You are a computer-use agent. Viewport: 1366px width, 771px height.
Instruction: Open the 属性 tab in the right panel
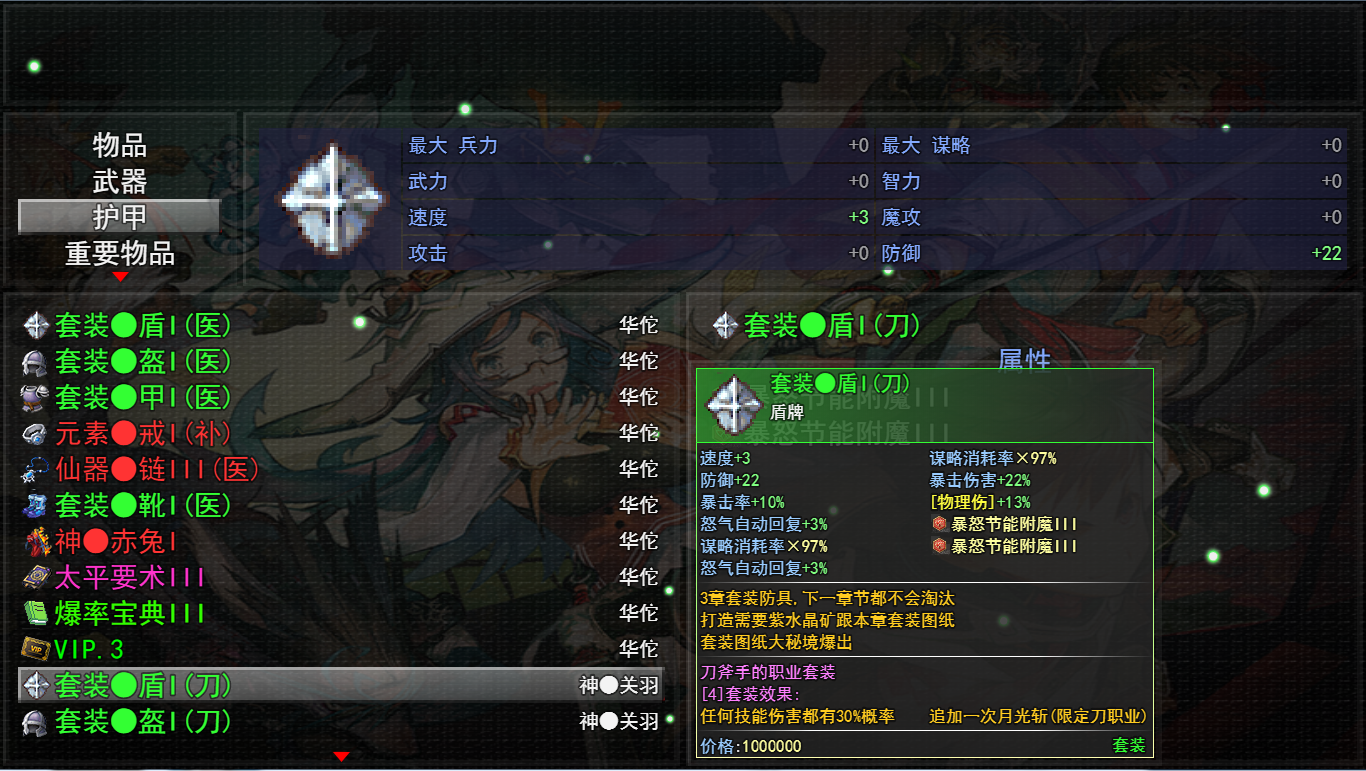pyautogui.click(x=1023, y=359)
